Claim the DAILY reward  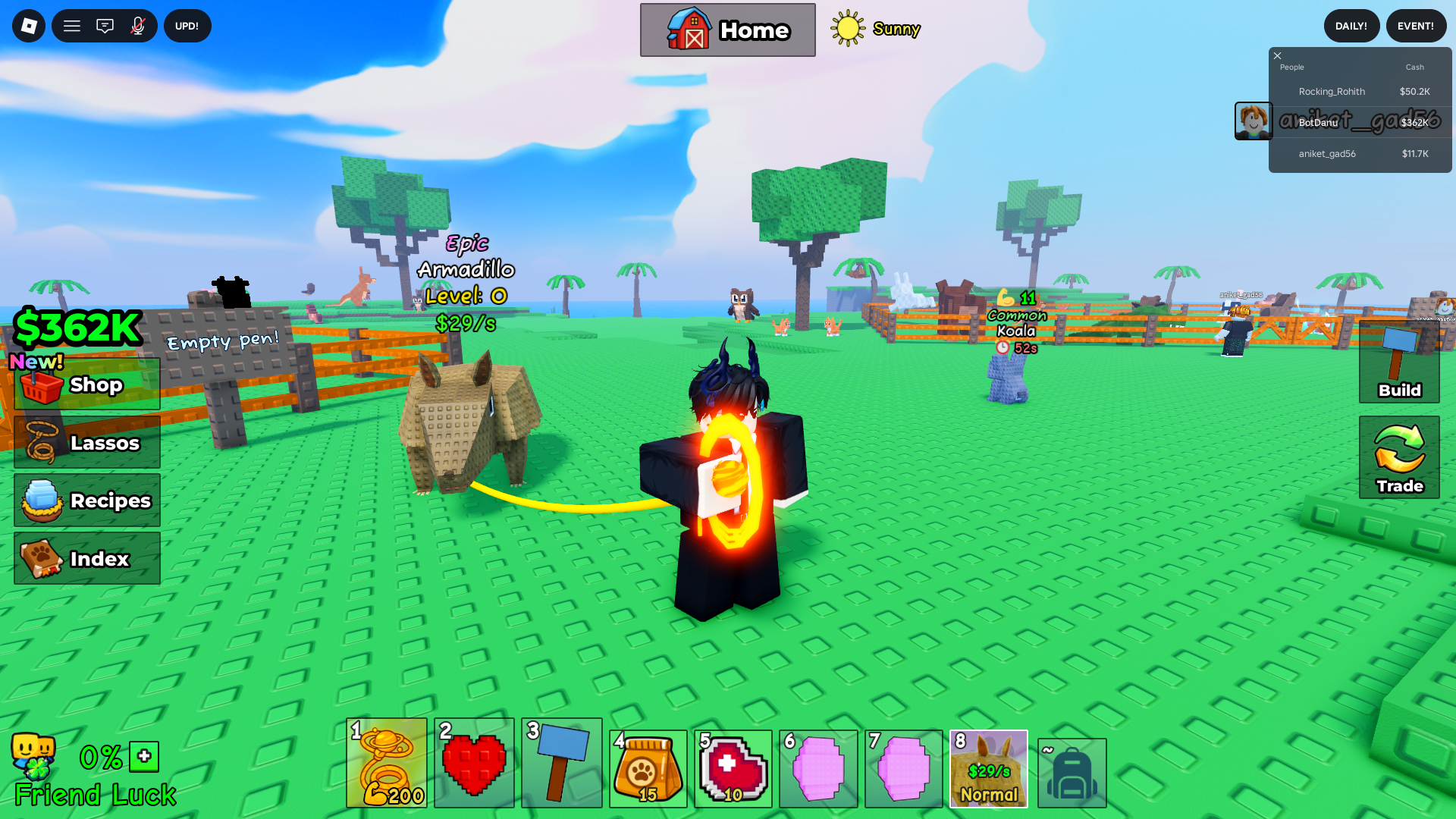click(1351, 25)
